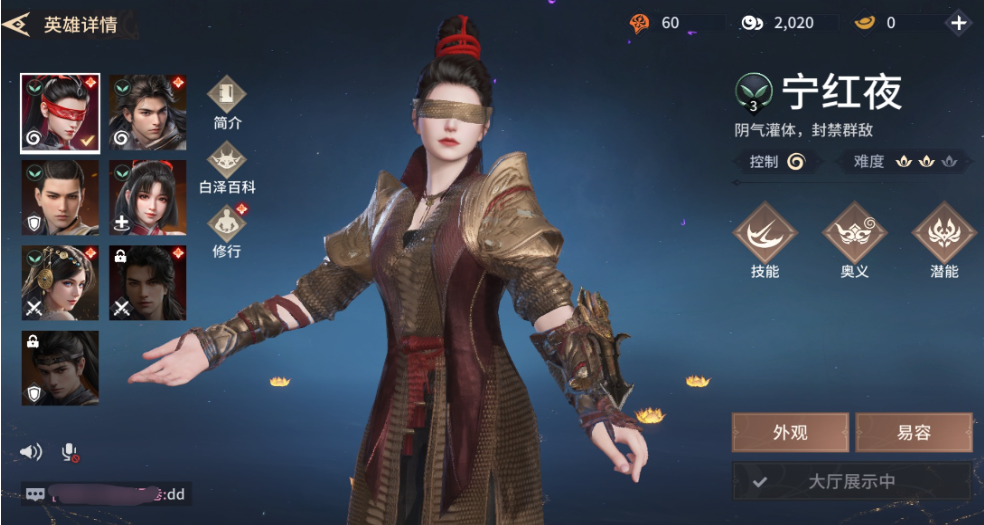Select the woman with golden headdress portrait
This screenshot has height=525, width=984.
(x=60, y=283)
